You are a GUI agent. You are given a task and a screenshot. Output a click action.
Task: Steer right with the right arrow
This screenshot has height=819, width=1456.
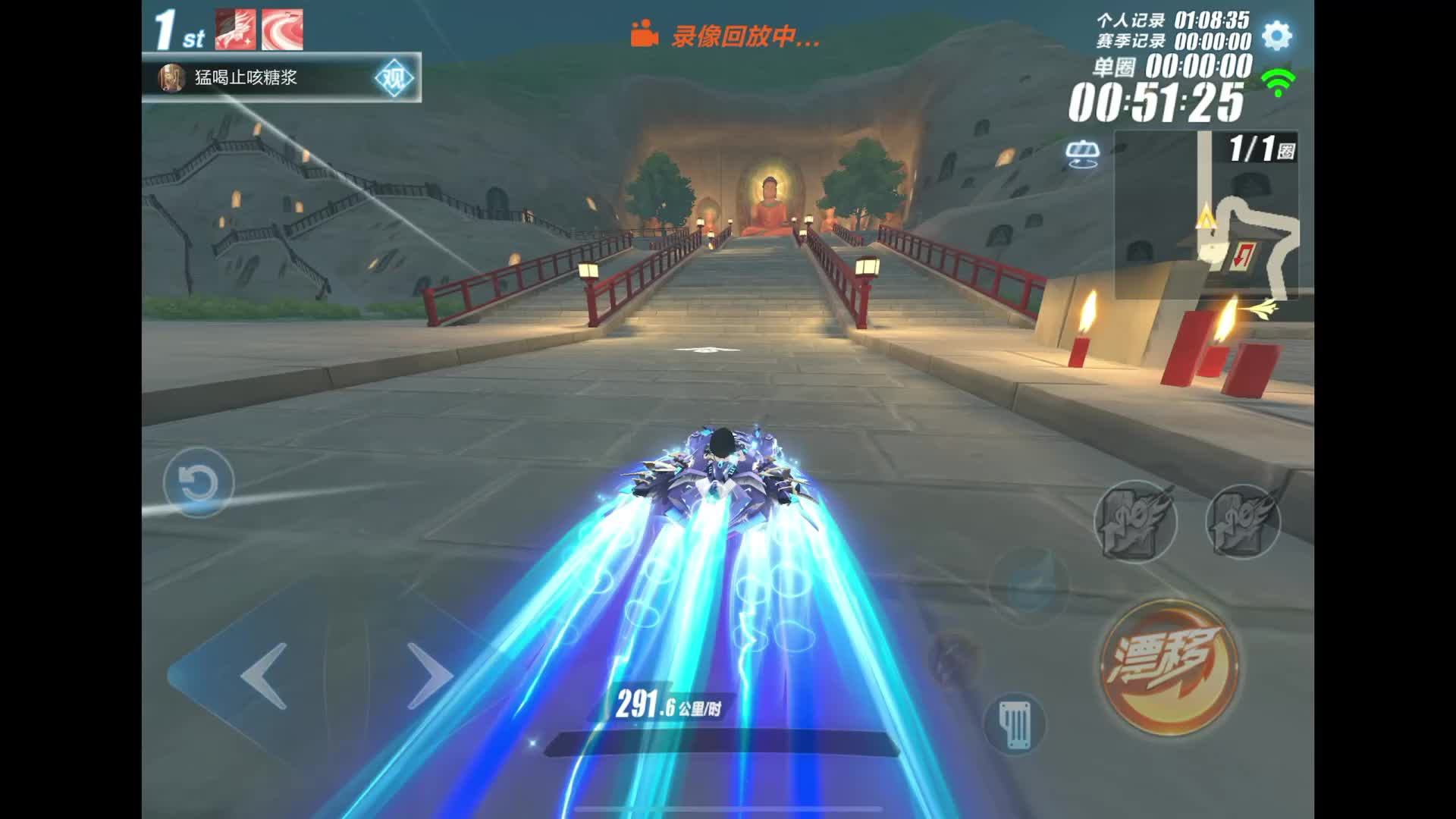[429, 675]
